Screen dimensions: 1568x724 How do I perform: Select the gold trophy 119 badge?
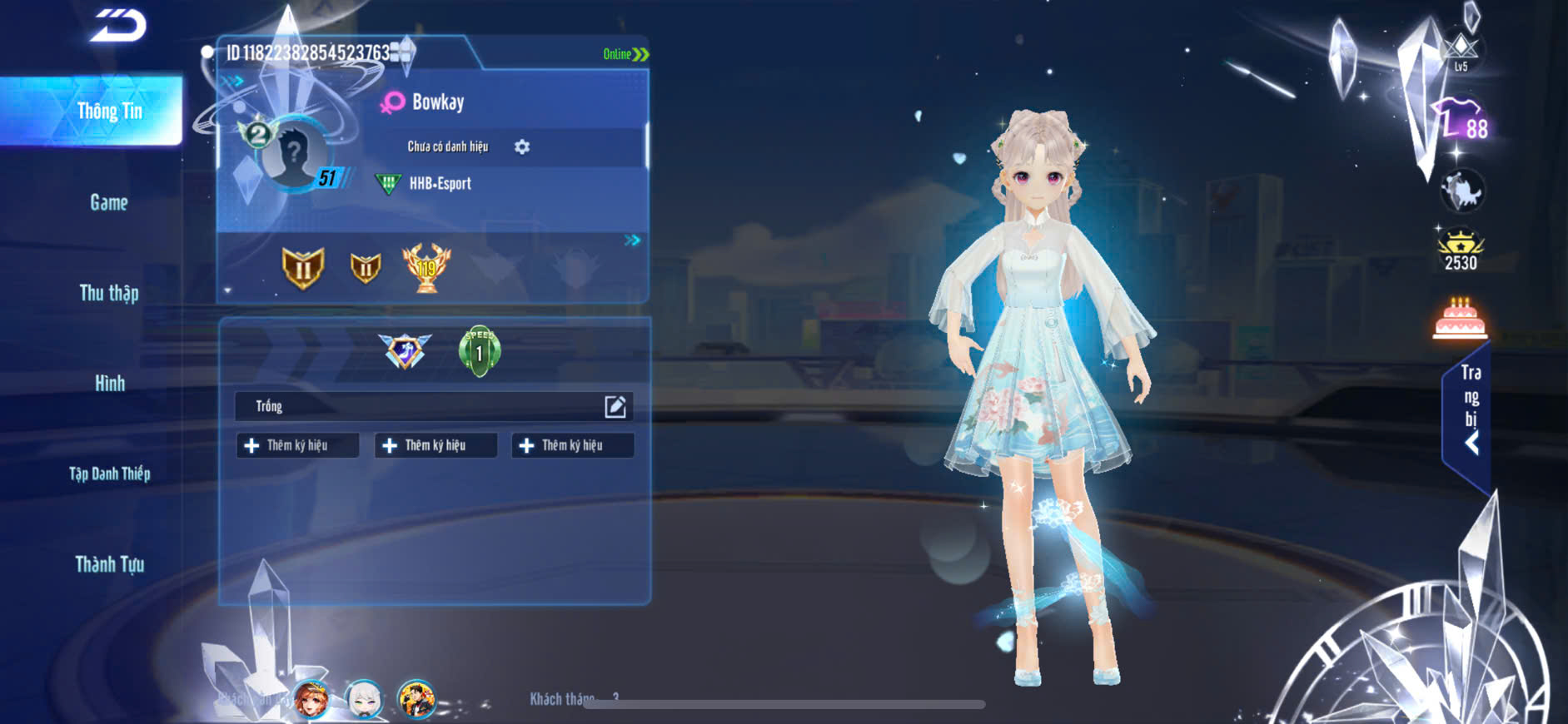pos(426,267)
